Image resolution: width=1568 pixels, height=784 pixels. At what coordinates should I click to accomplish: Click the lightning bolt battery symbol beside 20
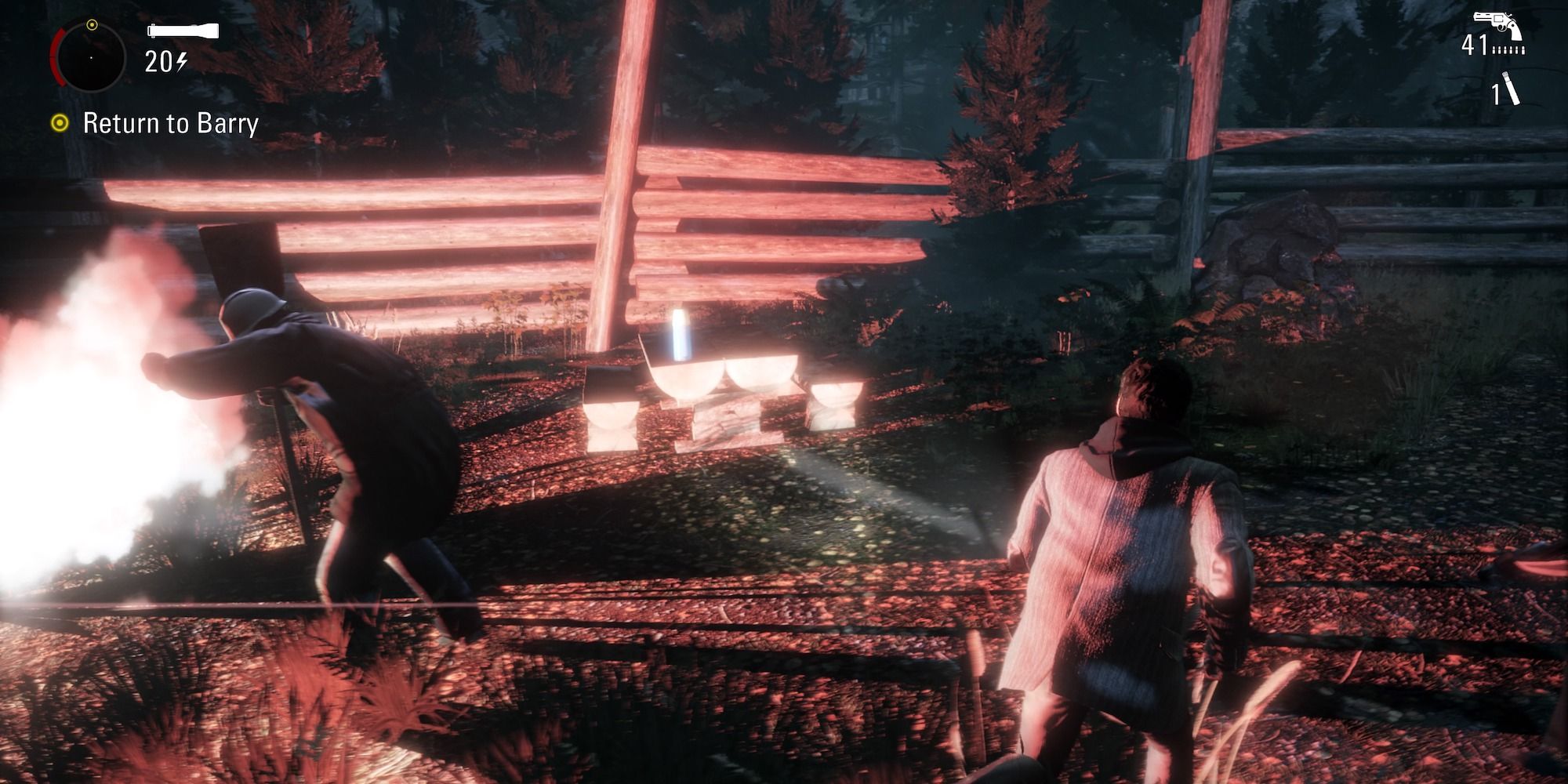coord(180,61)
